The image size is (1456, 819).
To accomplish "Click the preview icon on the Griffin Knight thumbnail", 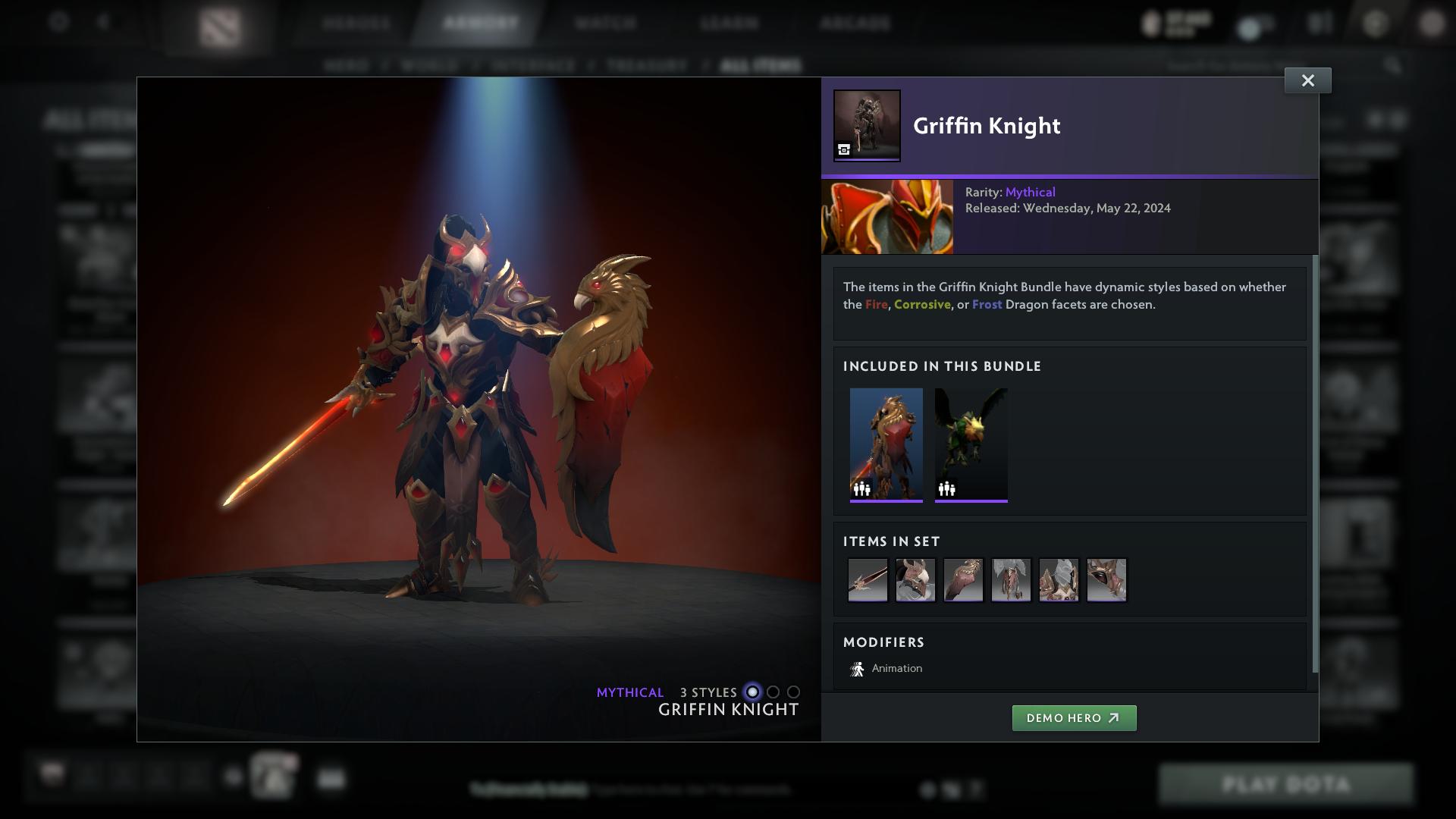I will pos(843,150).
